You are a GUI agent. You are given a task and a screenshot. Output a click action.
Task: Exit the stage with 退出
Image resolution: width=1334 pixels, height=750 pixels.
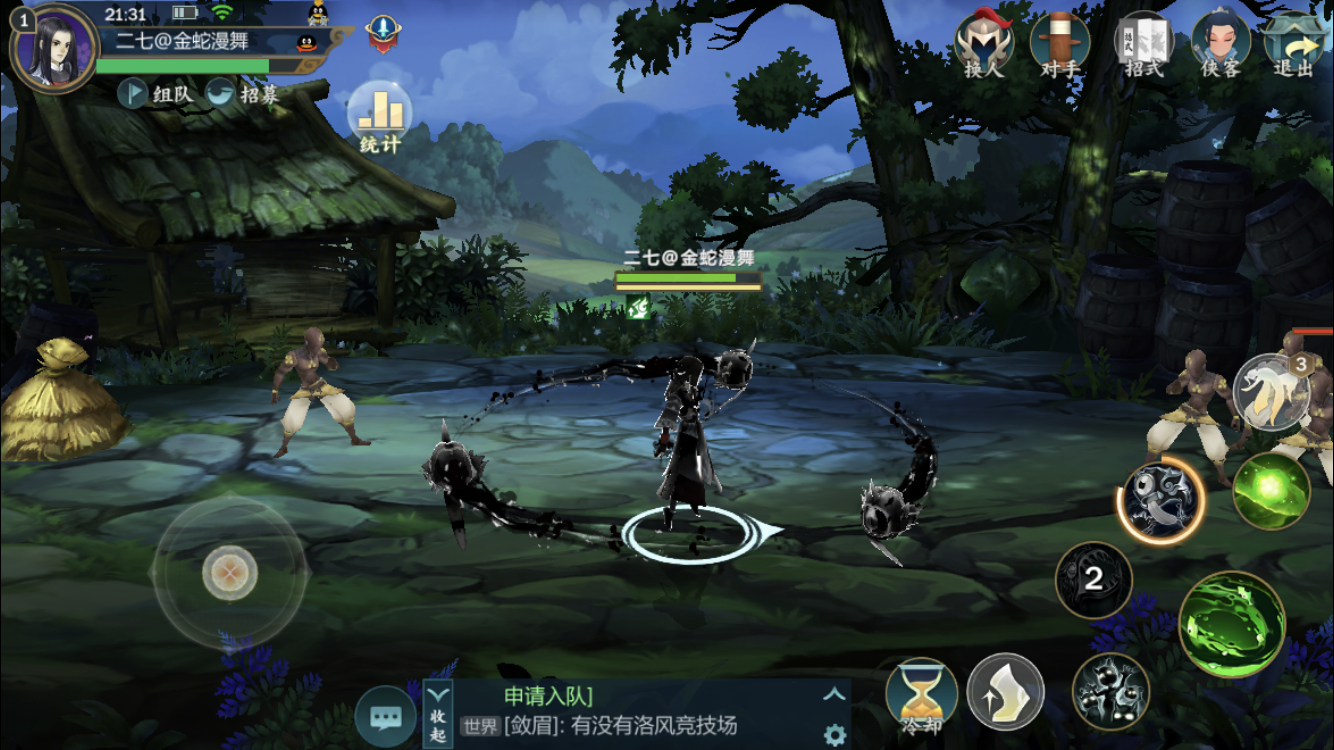1294,45
